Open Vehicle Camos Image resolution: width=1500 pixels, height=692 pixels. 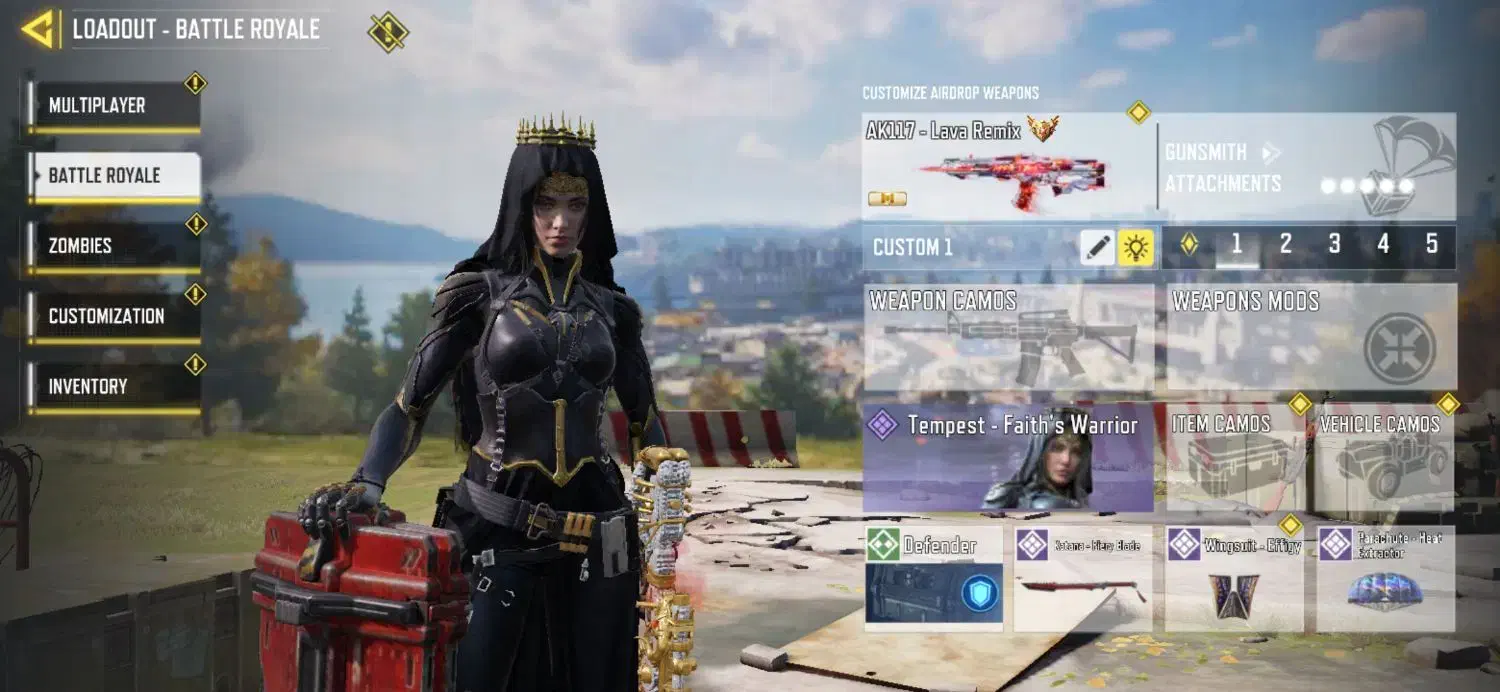tap(1384, 458)
